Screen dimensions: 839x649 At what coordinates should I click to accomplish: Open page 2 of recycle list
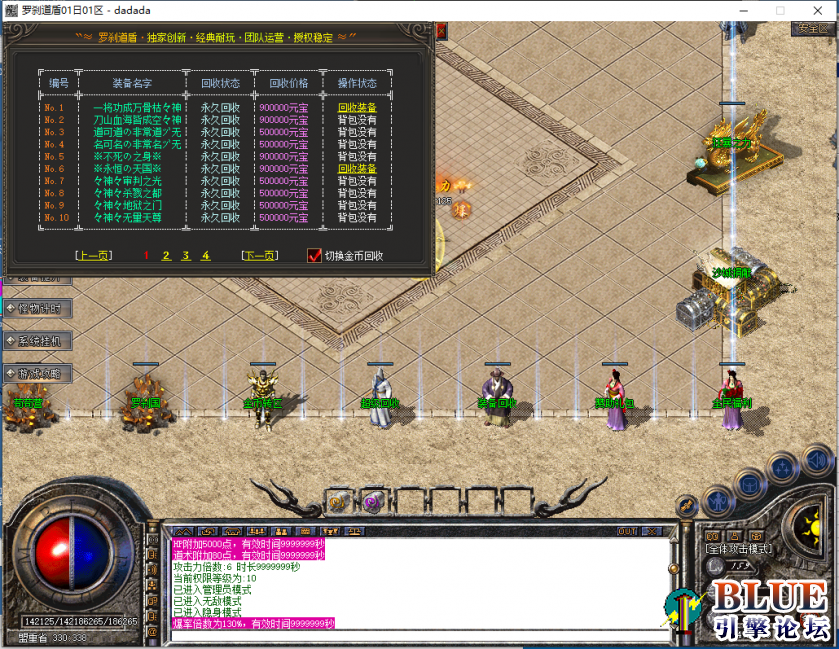tap(166, 256)
